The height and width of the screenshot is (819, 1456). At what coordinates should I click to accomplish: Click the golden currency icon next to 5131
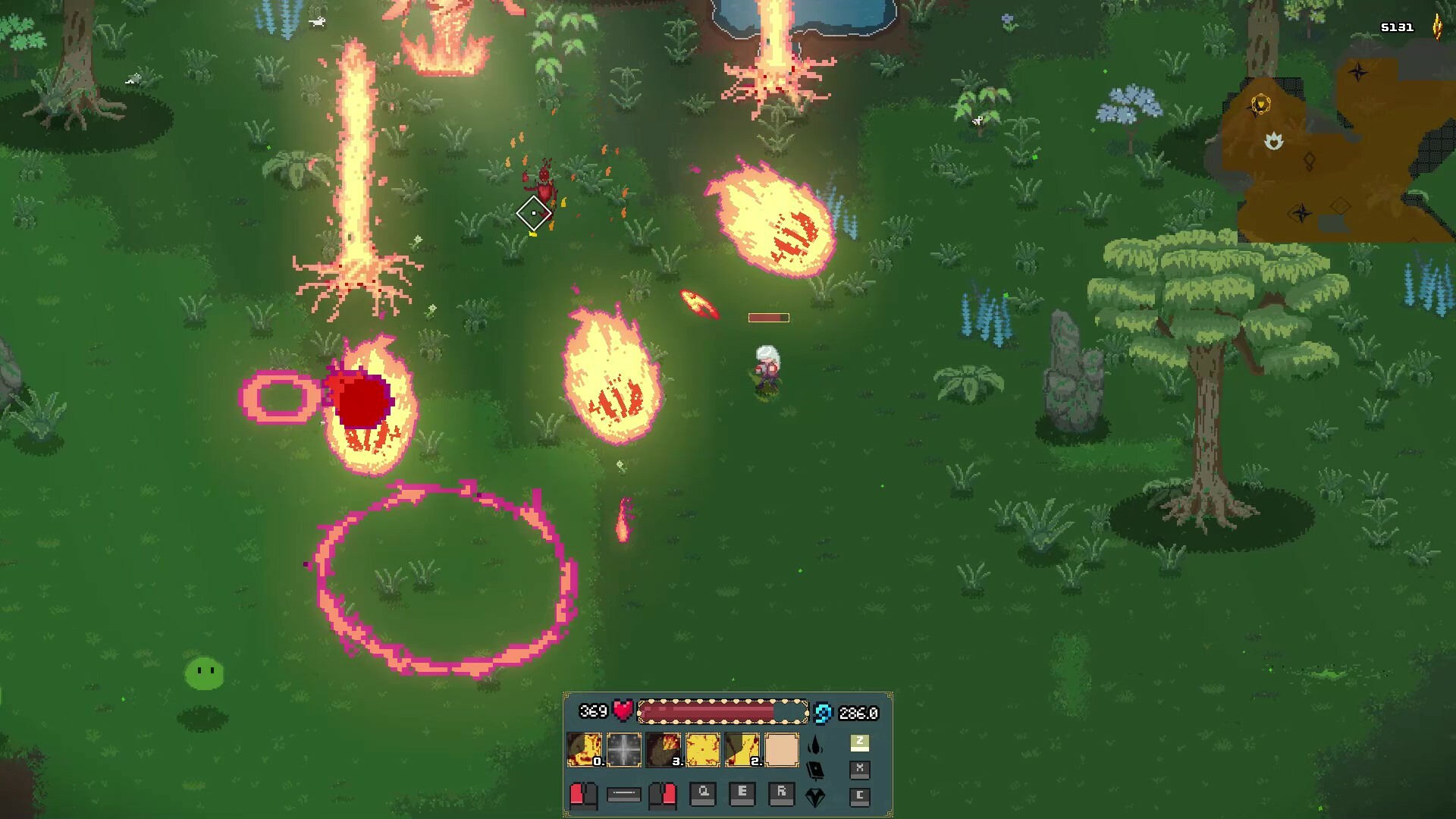(x=1438, y=27)
